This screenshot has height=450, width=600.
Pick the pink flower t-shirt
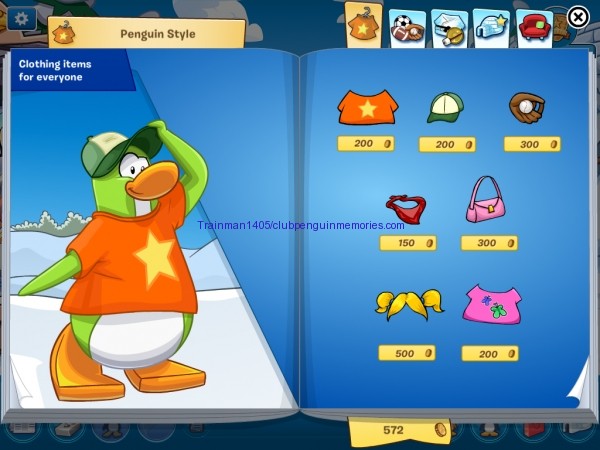[491, 304]
